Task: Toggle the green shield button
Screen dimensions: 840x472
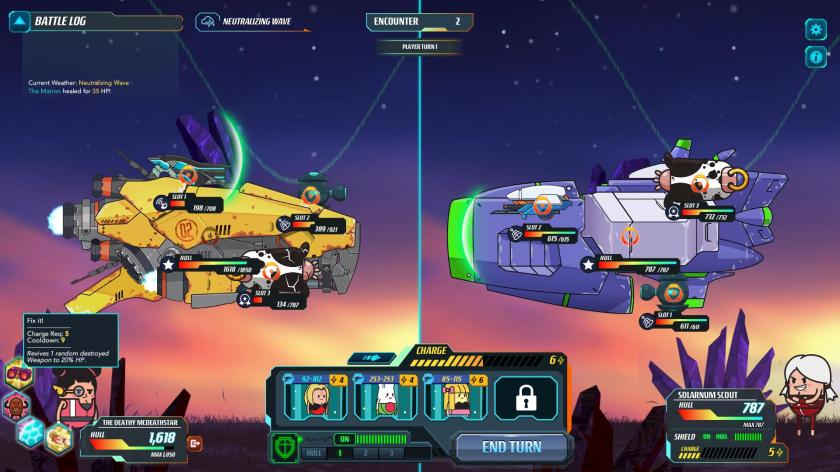Action: [286, 445]
